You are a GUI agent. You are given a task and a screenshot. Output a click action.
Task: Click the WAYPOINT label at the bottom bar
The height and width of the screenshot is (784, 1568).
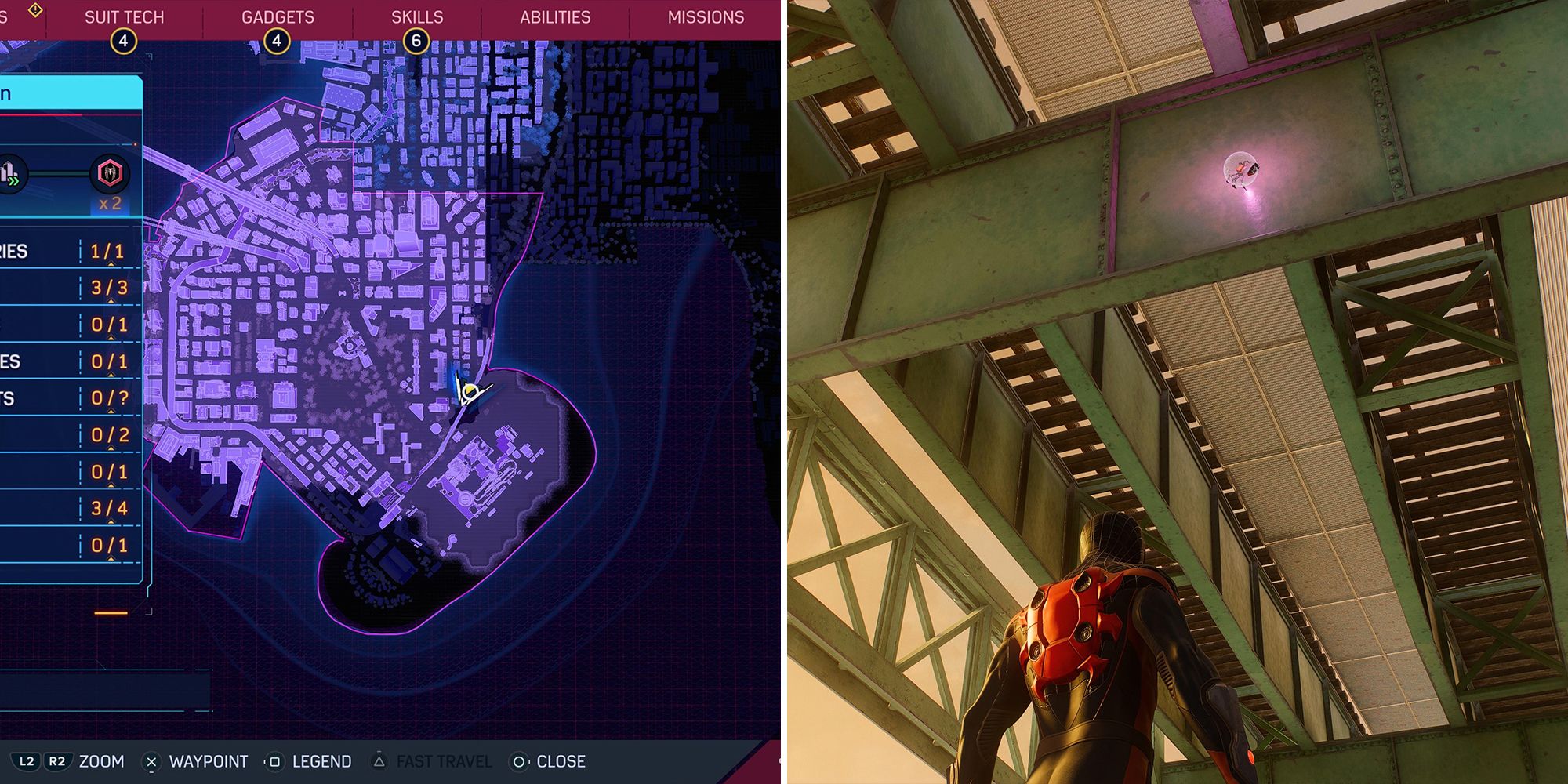coord(208,761)
